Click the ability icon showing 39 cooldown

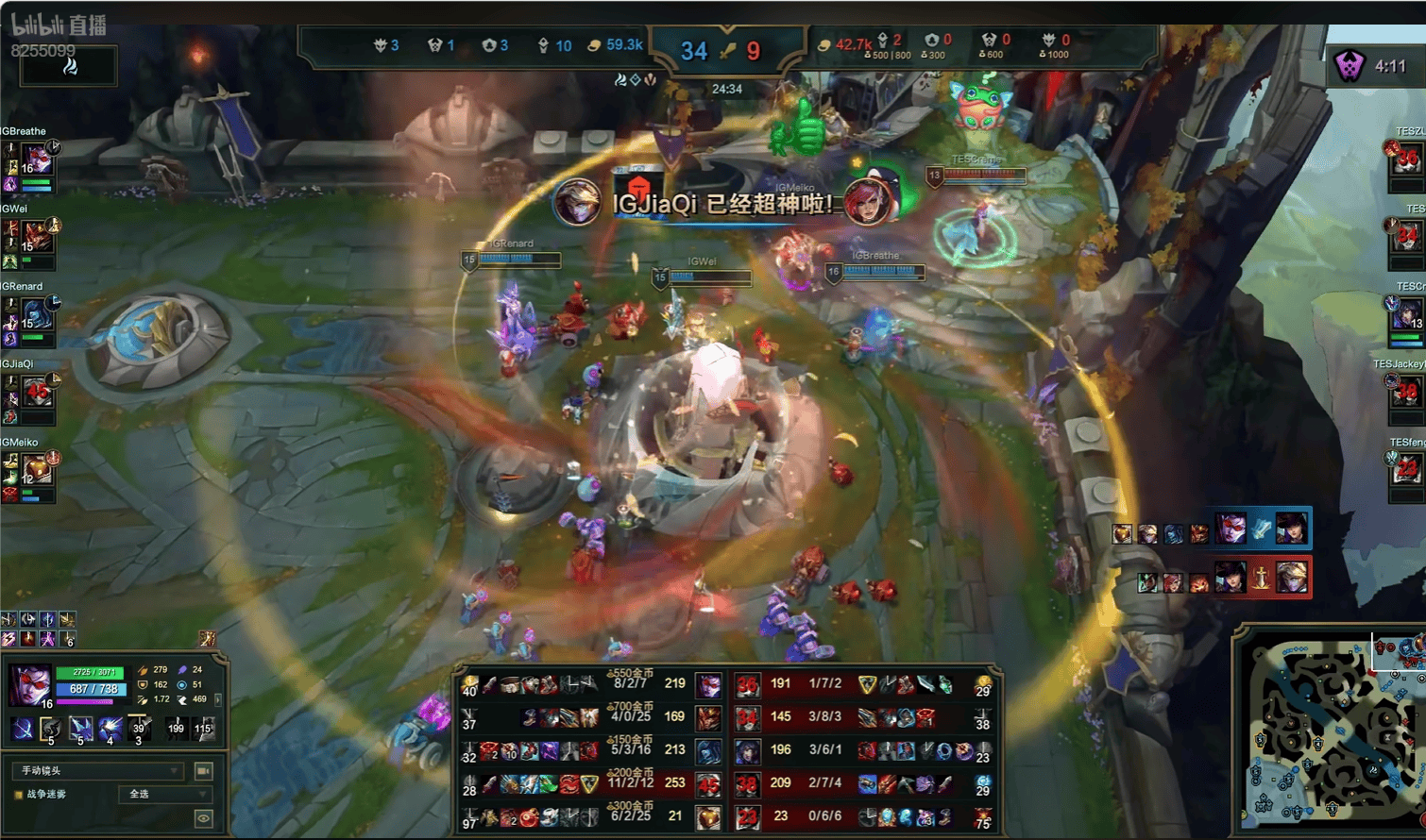140,729
